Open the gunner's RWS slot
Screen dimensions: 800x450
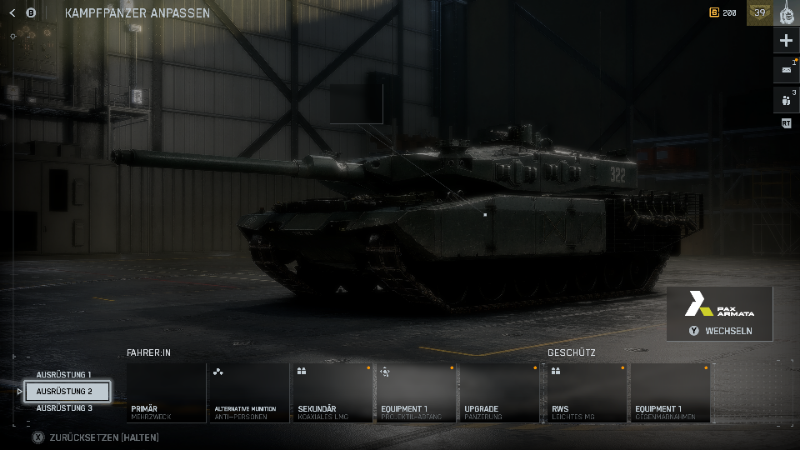click(585, 392)
